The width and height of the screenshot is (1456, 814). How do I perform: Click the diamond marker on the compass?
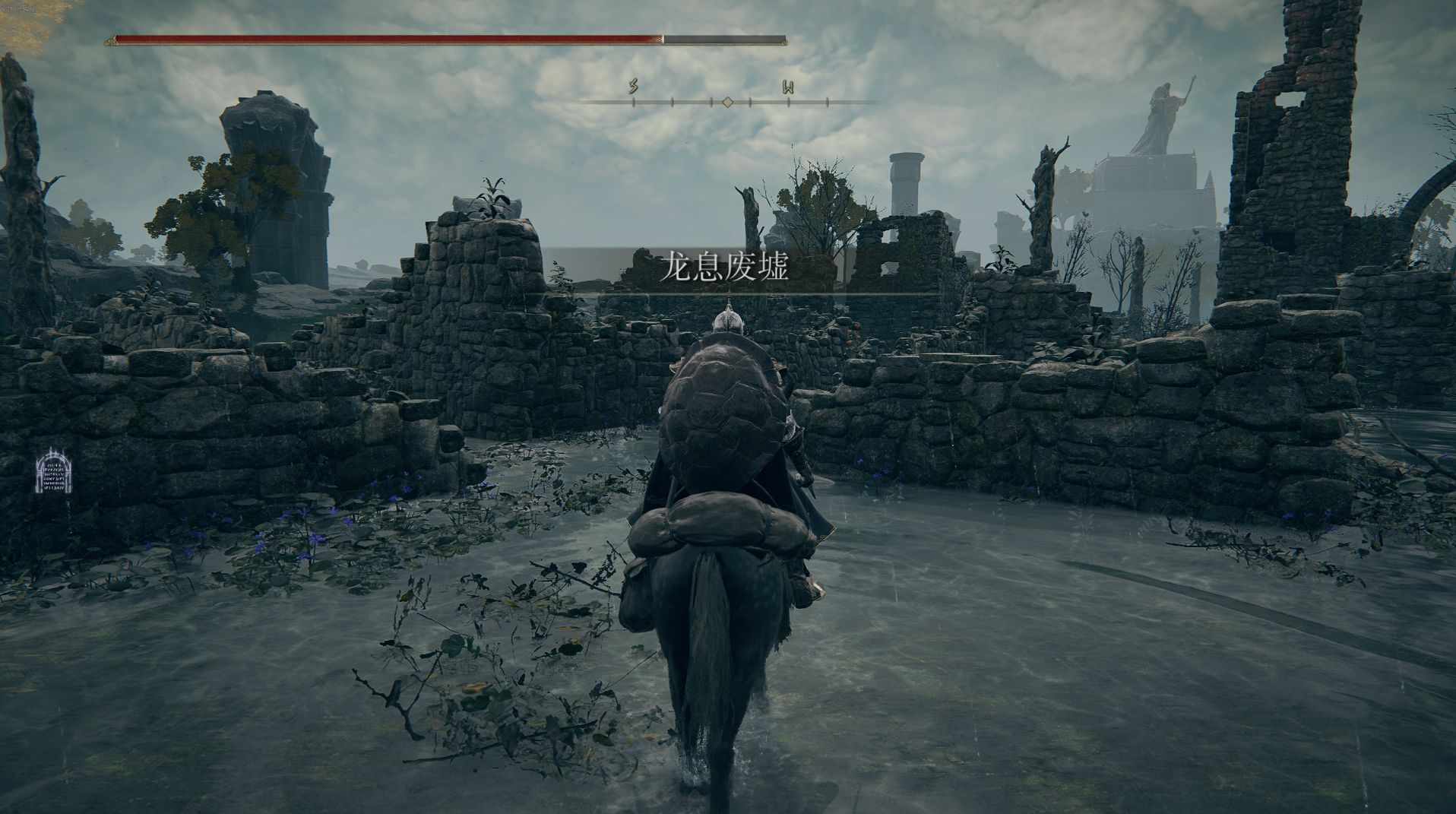click(727, 102)
